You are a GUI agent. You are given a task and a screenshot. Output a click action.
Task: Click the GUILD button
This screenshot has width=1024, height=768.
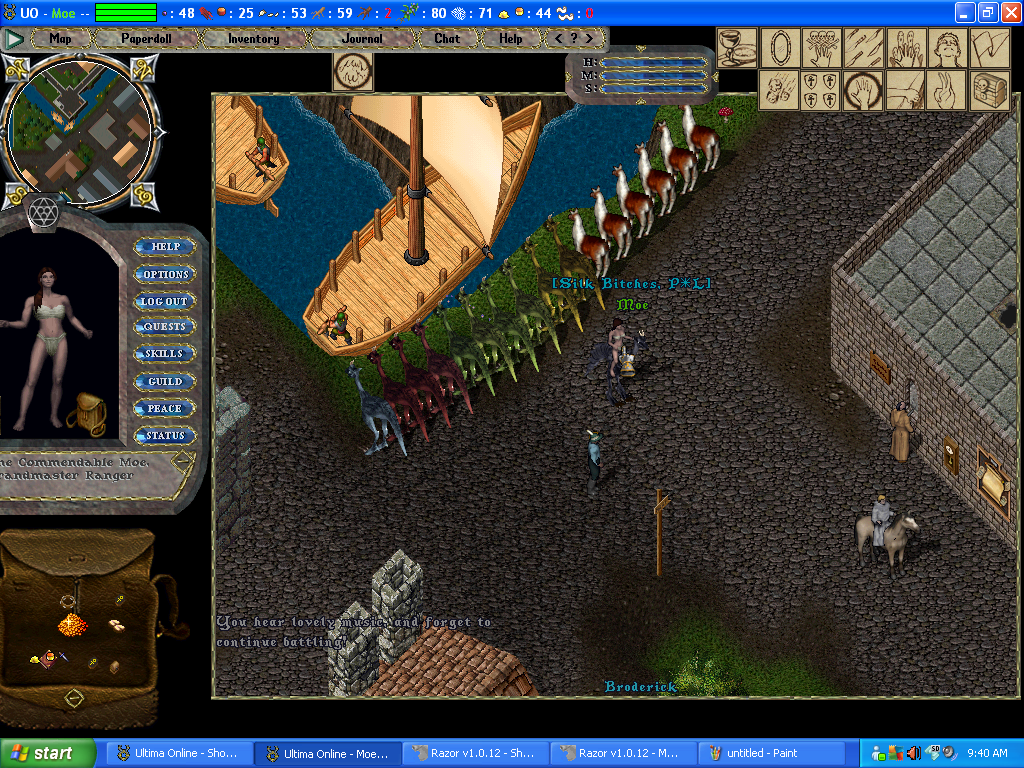[165, 382]
